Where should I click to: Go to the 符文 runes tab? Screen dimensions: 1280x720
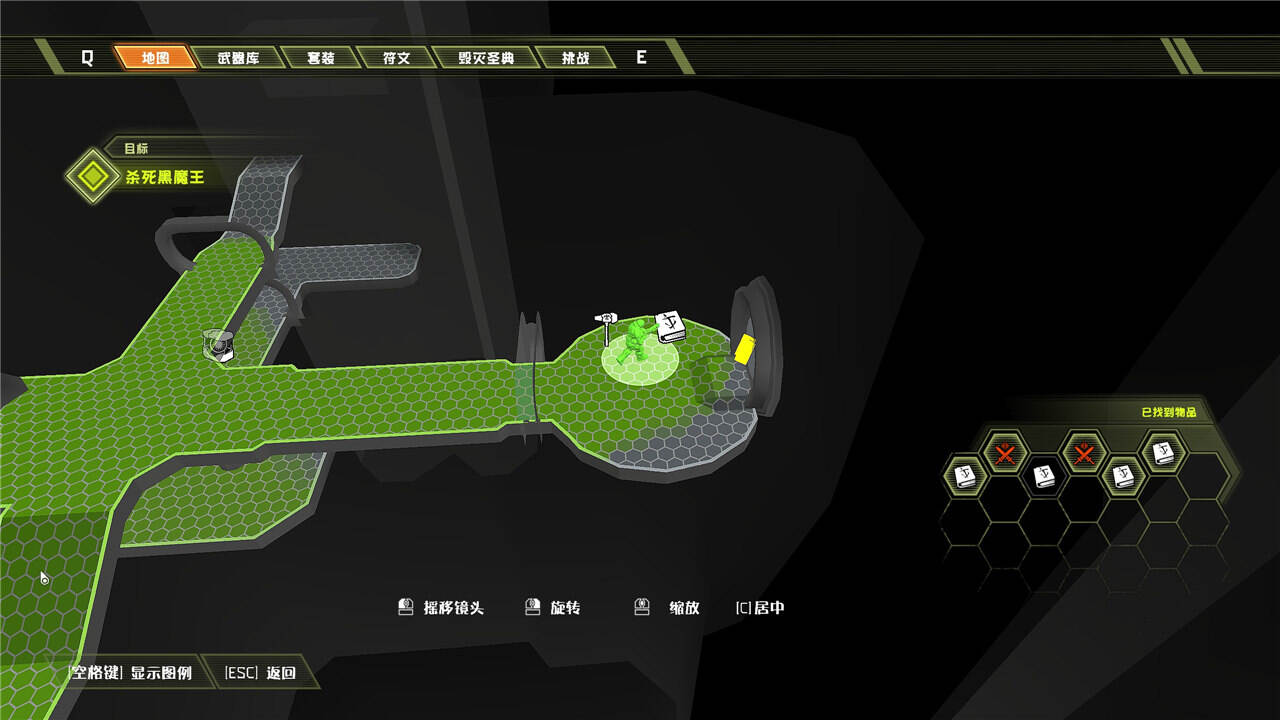click(397, 58)
